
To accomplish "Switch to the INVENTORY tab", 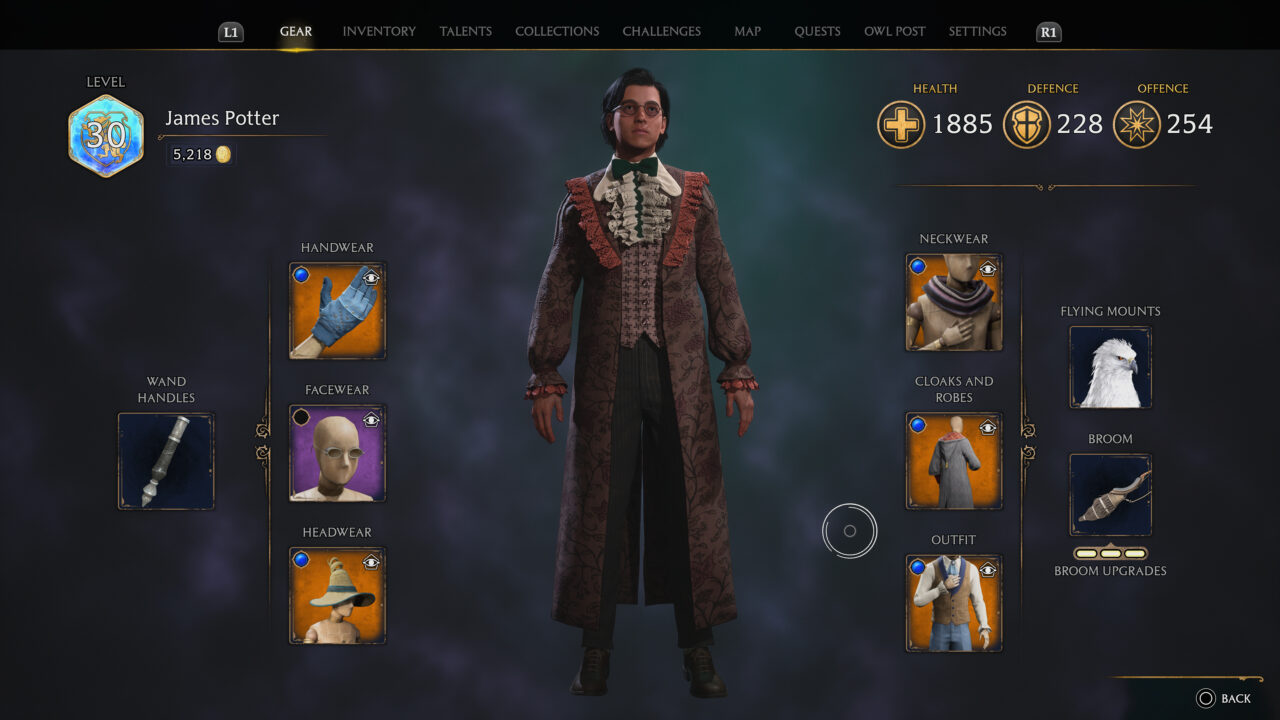I will tap(378, 31).
